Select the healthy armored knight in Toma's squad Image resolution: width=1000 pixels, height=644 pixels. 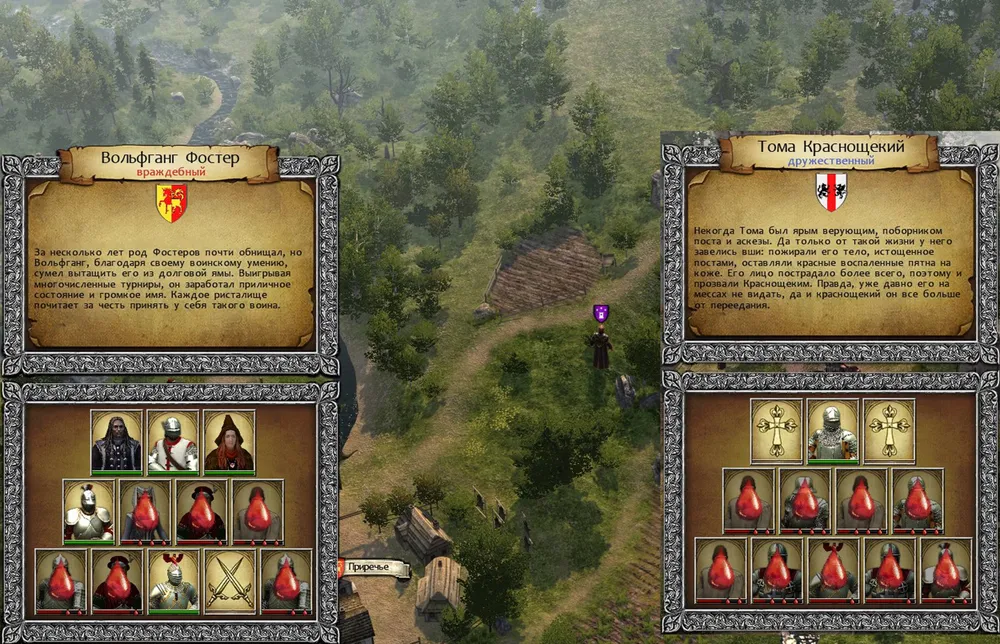point(833,430)
